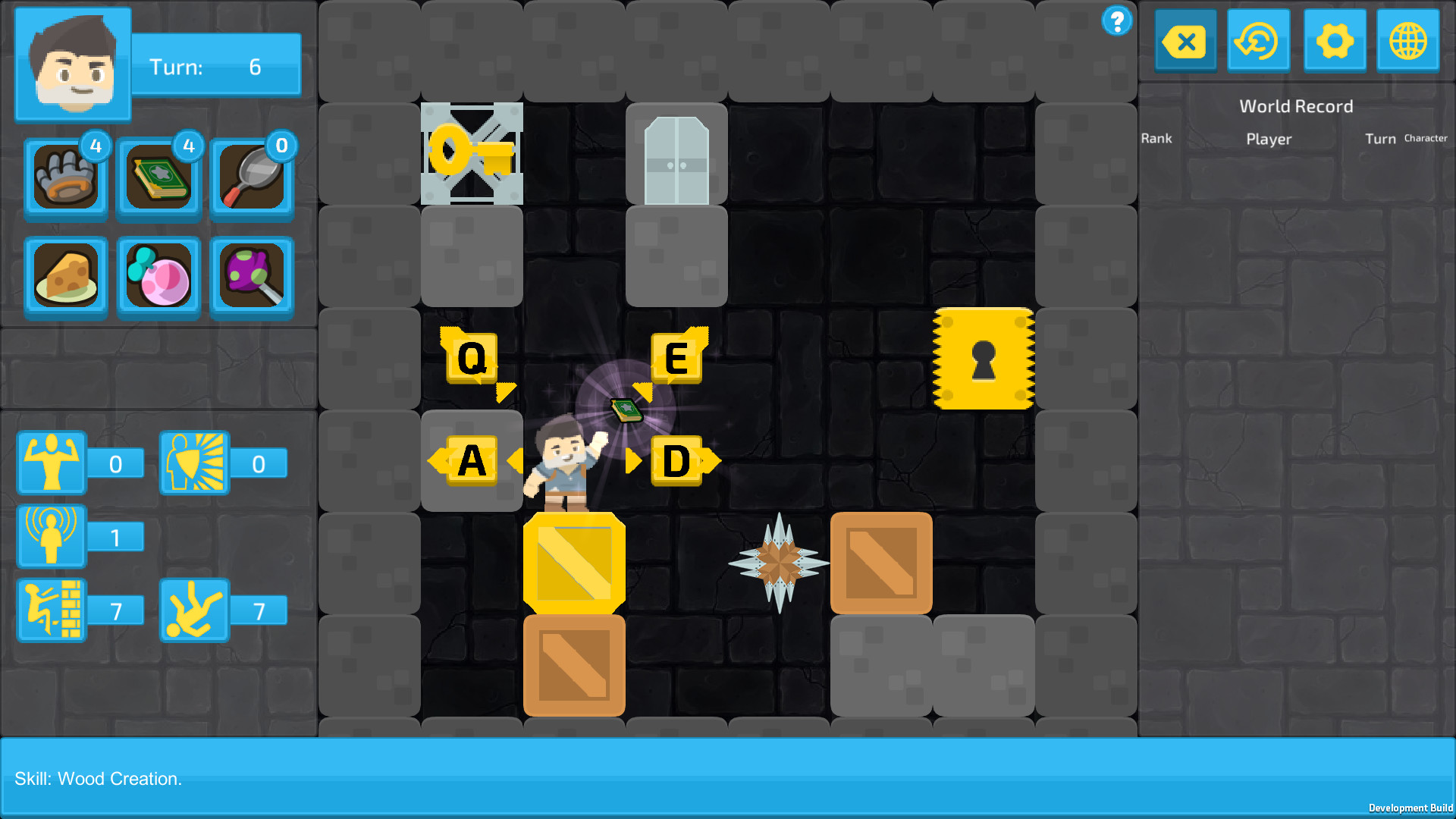Use the pink potion item
1456x819 pixels.
click(x=158, y=276)
